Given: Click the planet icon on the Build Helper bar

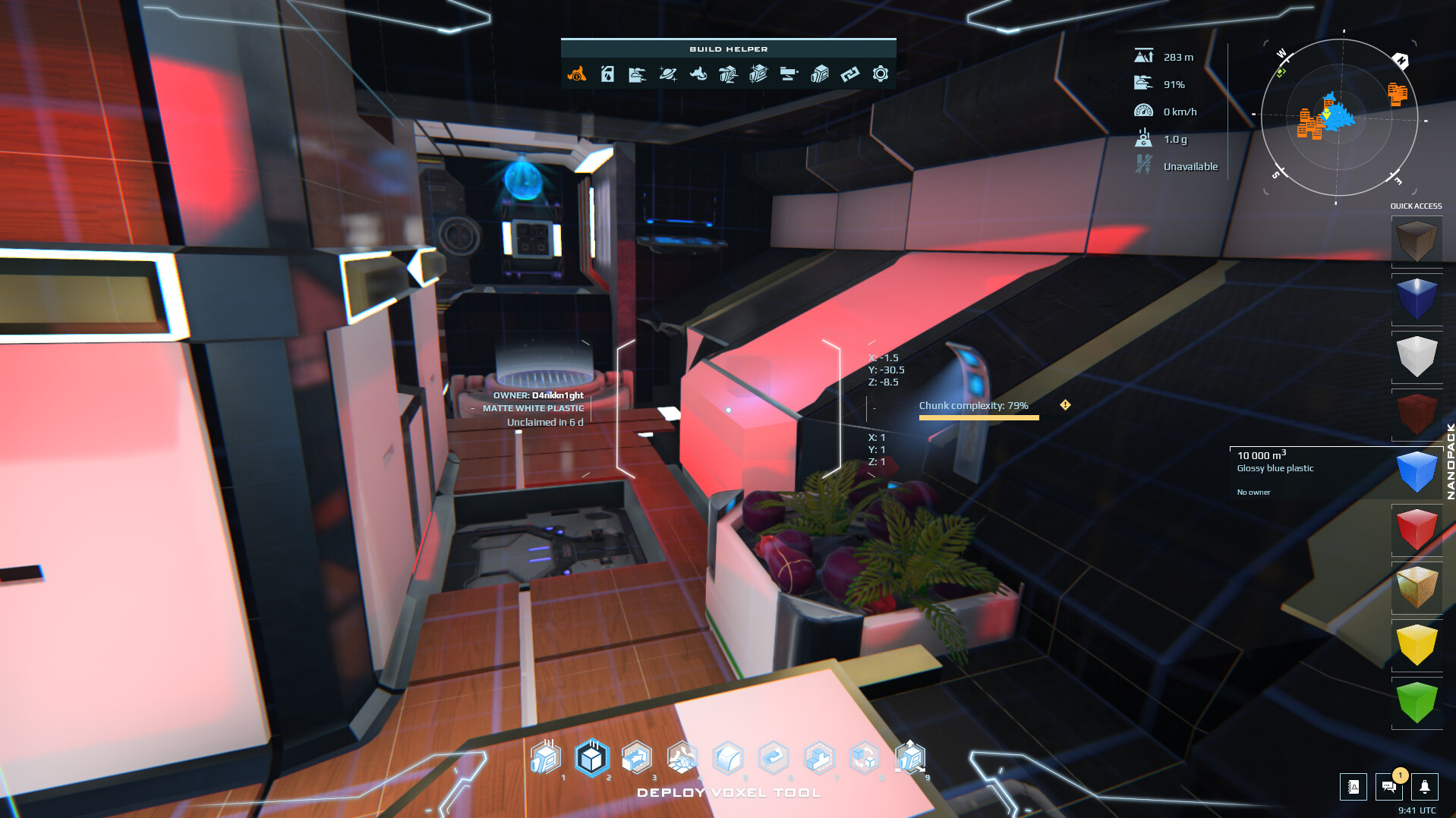Looking at the screenshot, I should [x=667, y=74].
